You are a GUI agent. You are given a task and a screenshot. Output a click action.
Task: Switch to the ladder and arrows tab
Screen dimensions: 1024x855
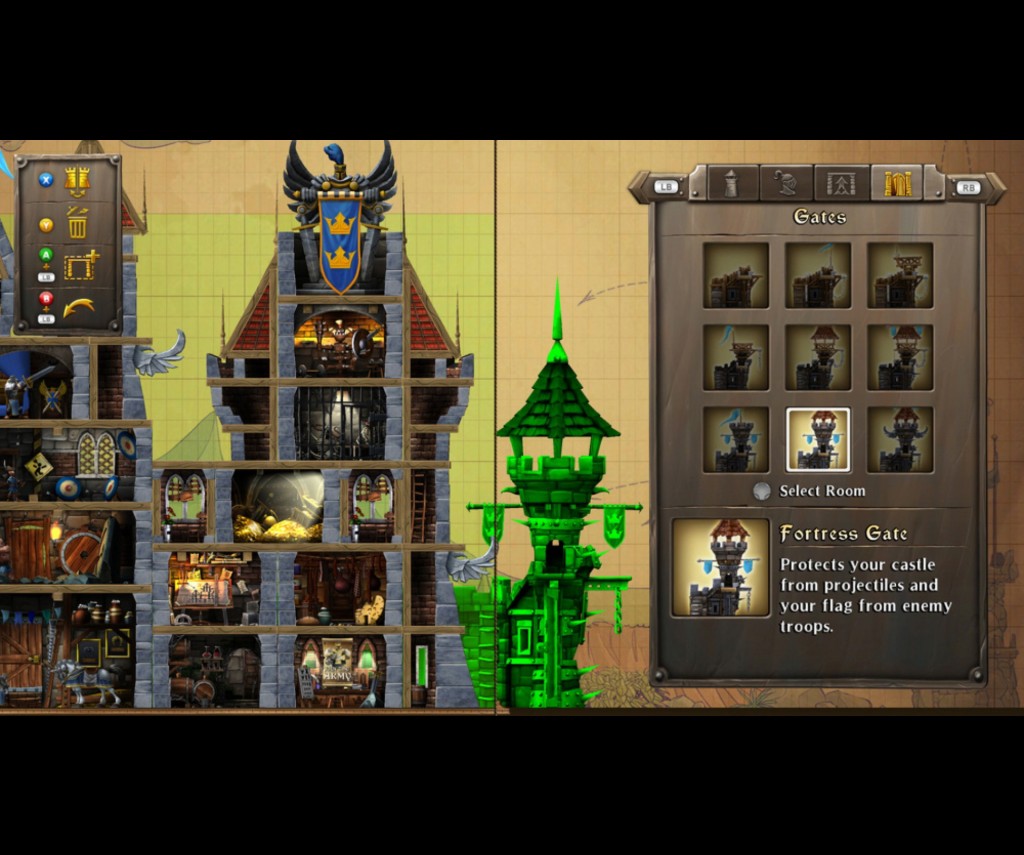pos(841,184)
